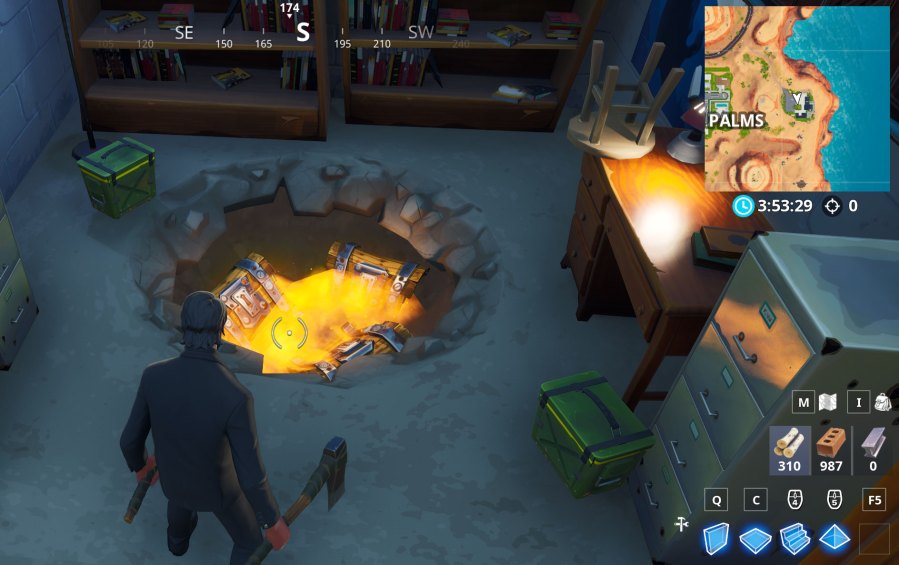Open the backpack inventory icon

[x=882, y=403]
